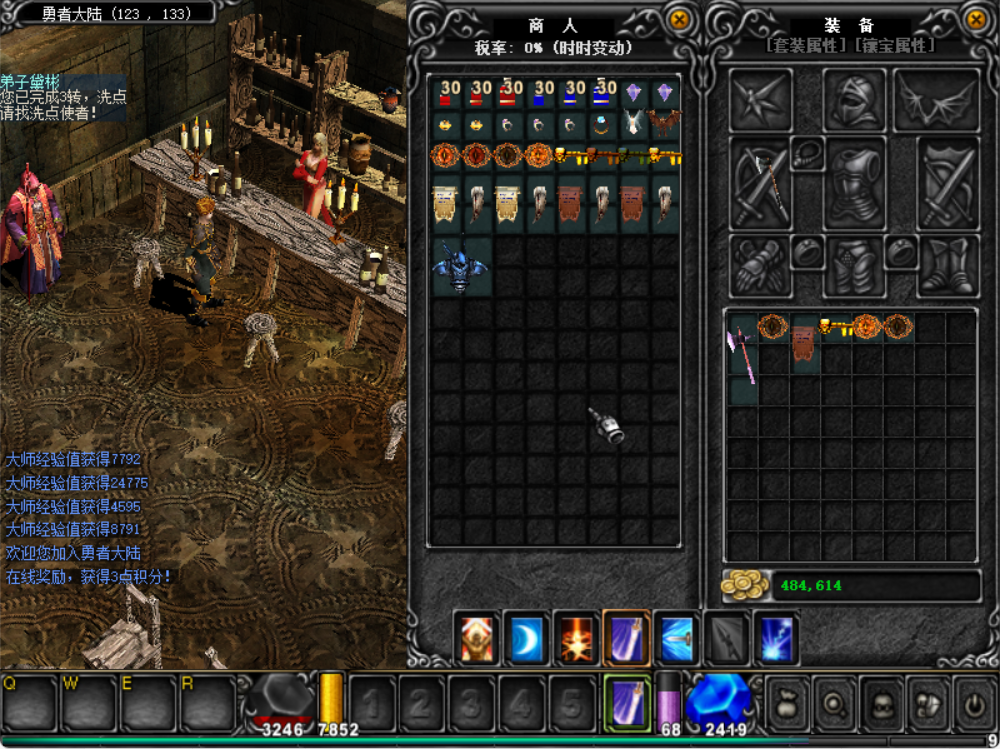Click the chest armor equipment slot
Image resolution: width=1000 pixels, height=749 pixels.
click(854, 184)
